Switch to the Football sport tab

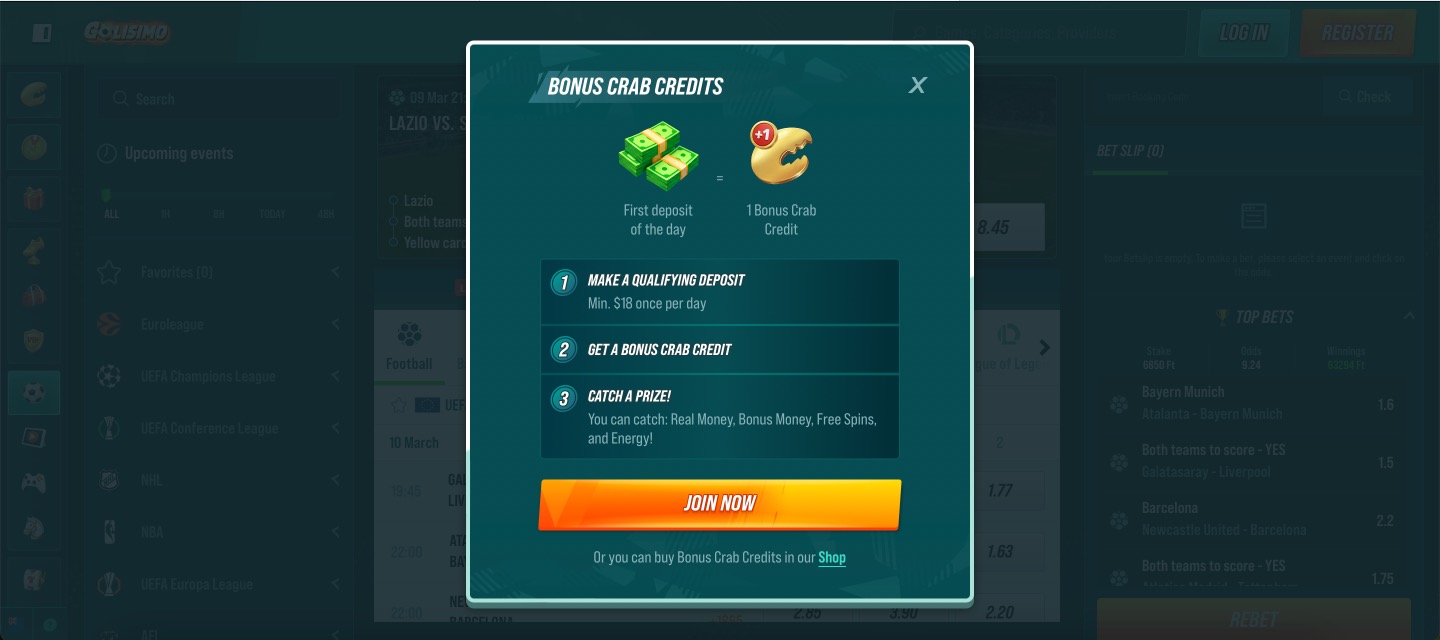[409, 347]
